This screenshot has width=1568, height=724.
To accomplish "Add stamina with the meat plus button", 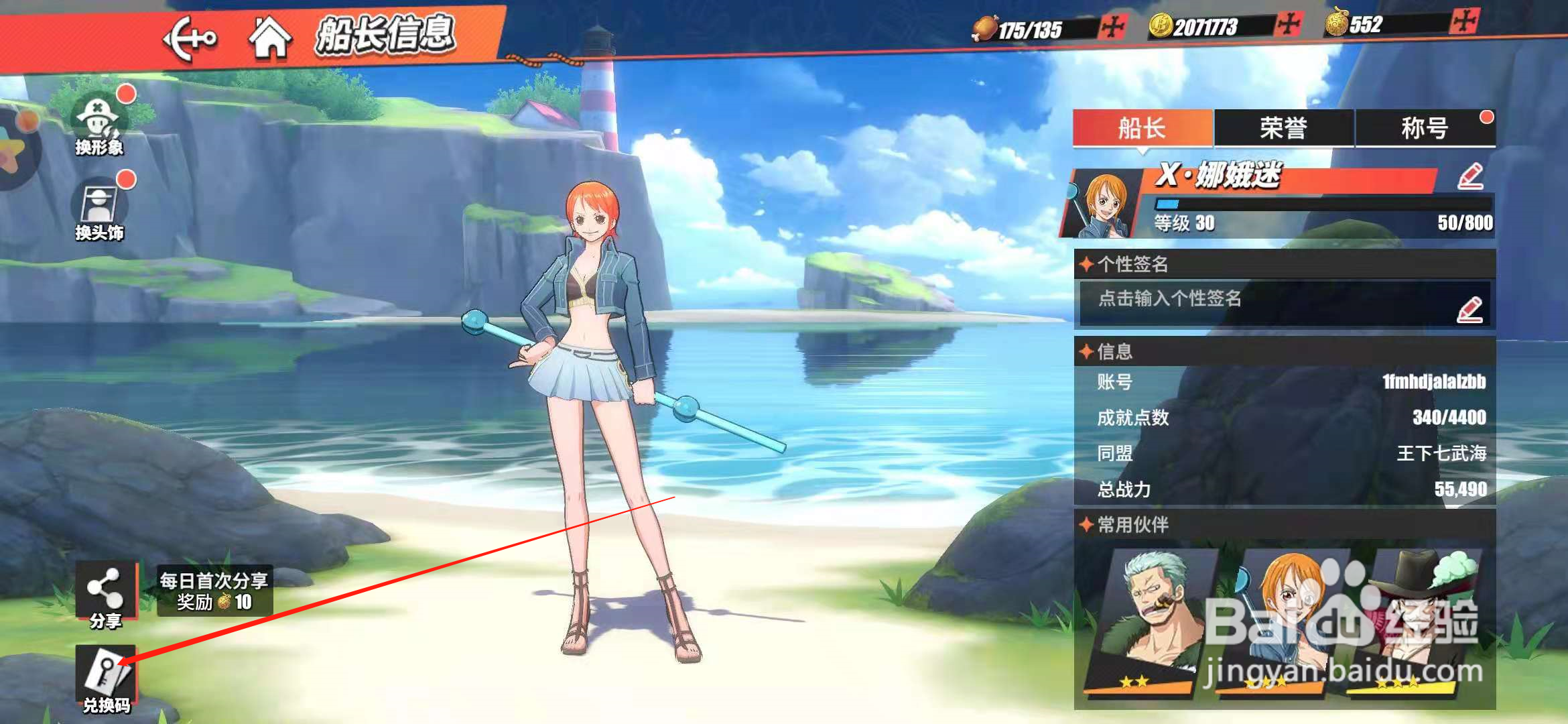I will [1113, 28].
